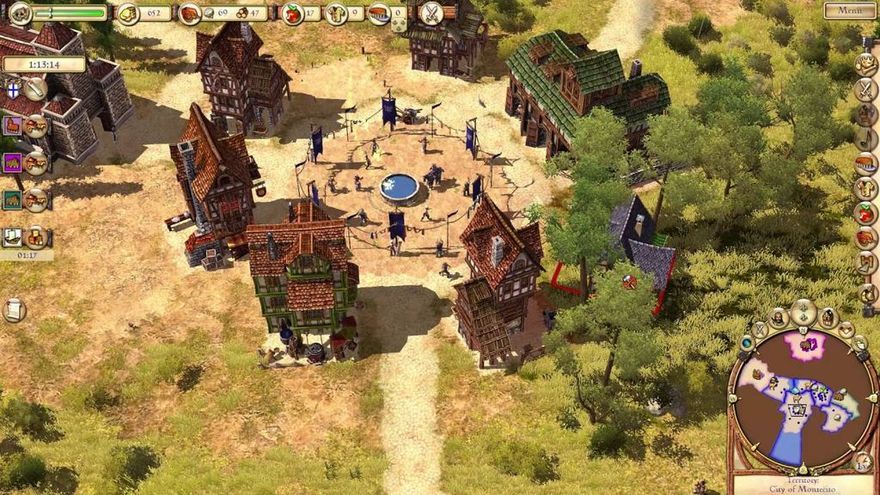Select the crossed swords military icon in top bar
Image resolution: width=880 pixels, height=495 pixels.
431,13
